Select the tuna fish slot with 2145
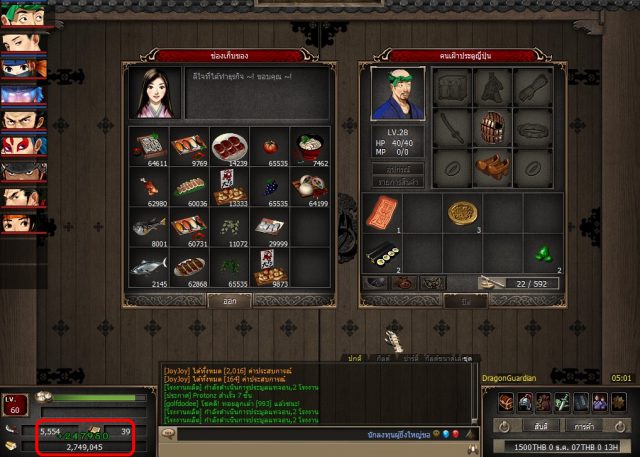This screenshot has width=640, height=457. 148,267
